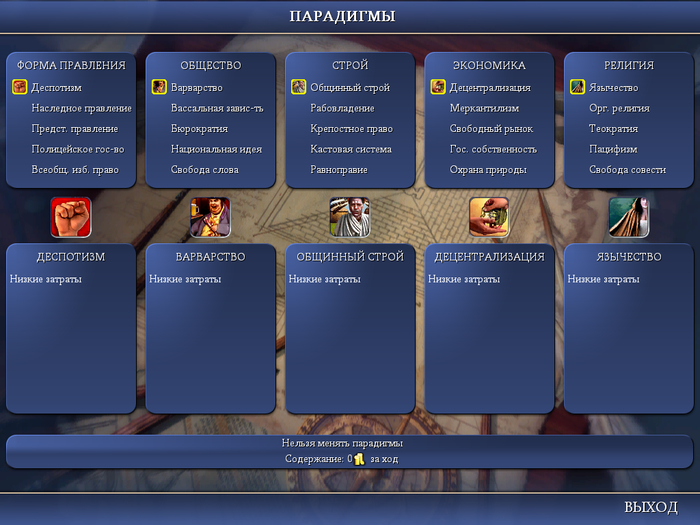Screen dimensions: 700x525
Task: Select currently active Деспотизм civic
Action: point(56,88)
